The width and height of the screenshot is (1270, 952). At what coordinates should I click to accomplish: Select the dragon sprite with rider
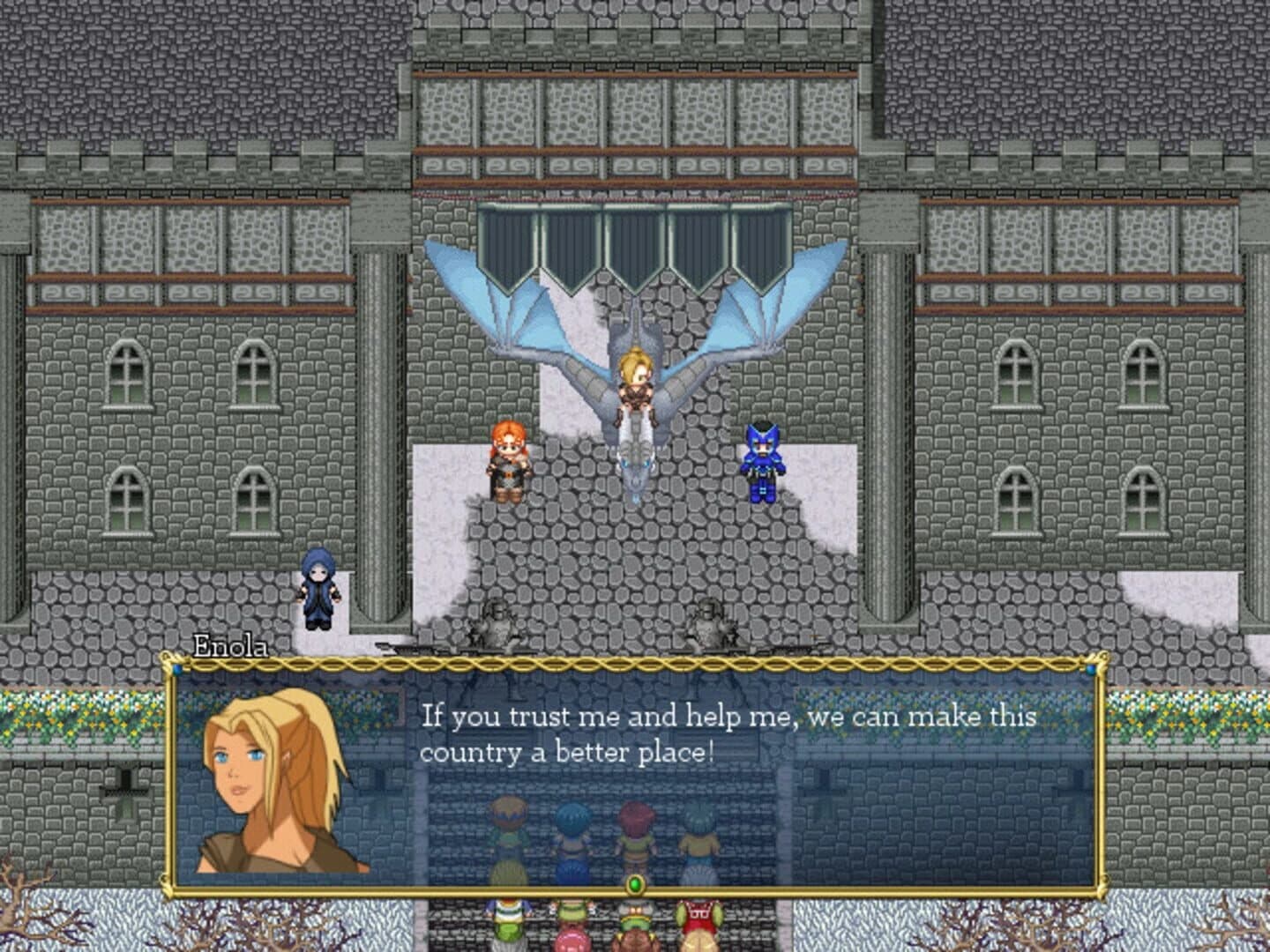pos(635,388)
